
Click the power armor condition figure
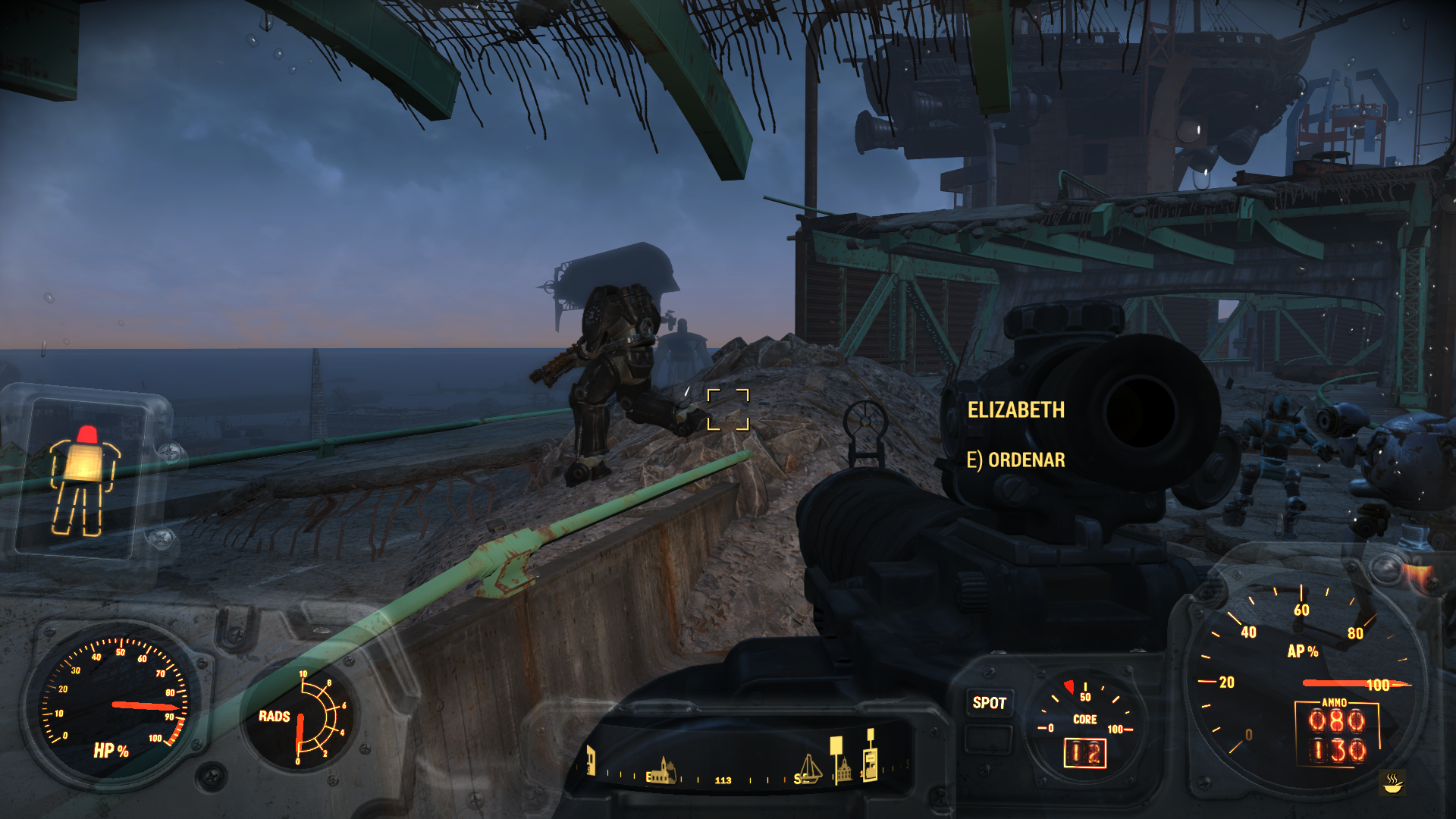(x=84, y=480)
